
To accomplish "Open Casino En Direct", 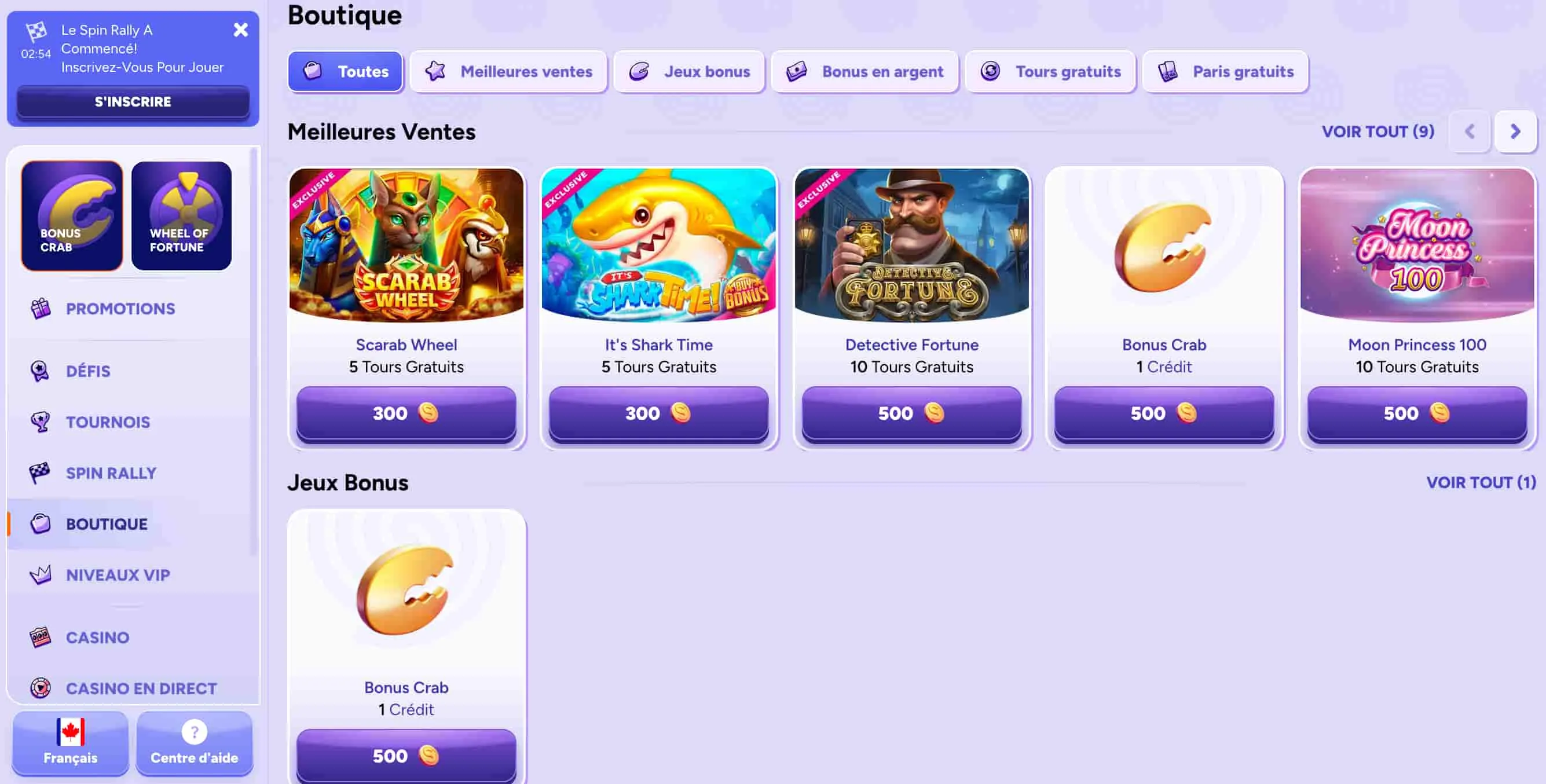I will 141,688.
